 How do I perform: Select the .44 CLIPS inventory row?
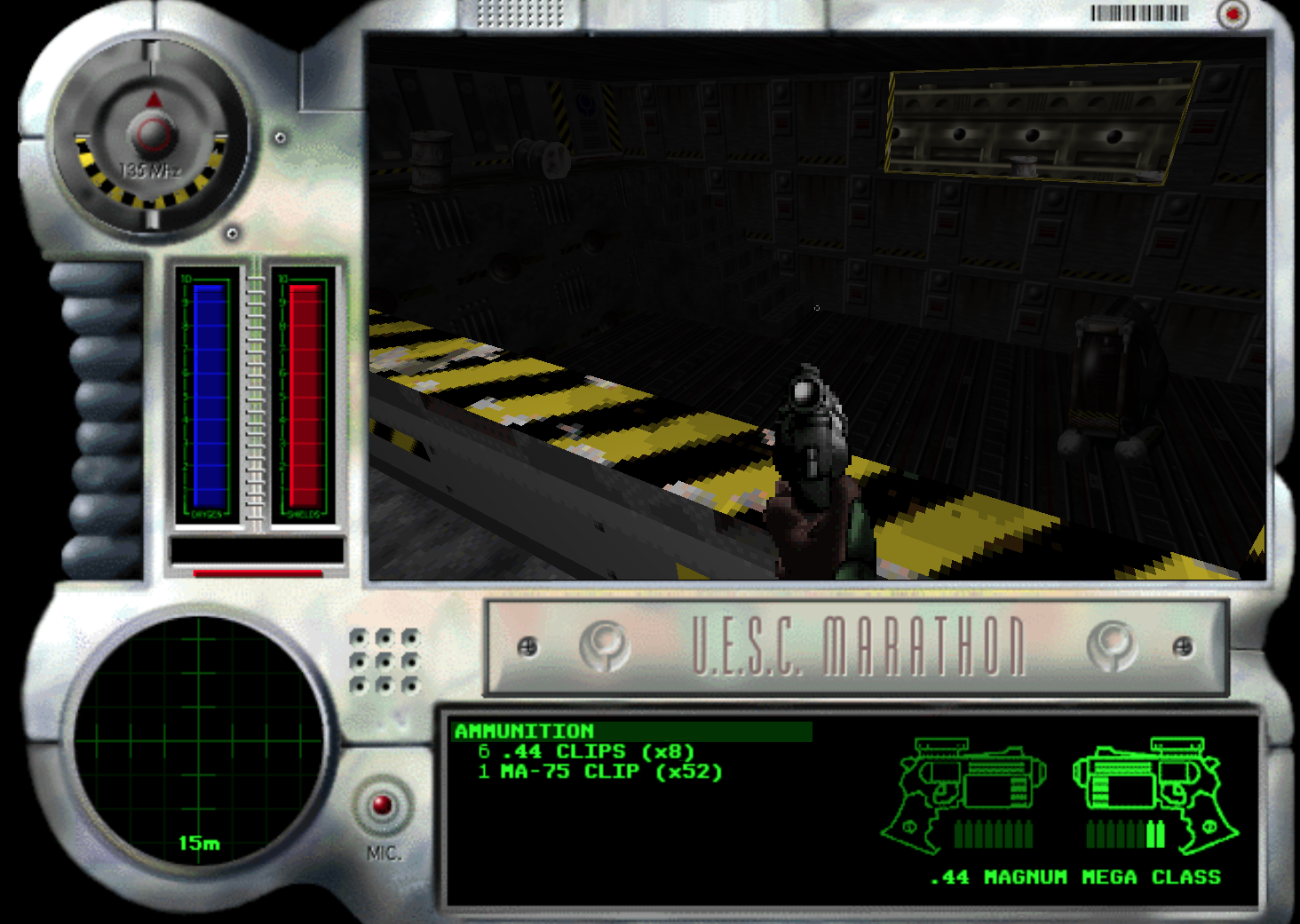(x=586, y=752)
